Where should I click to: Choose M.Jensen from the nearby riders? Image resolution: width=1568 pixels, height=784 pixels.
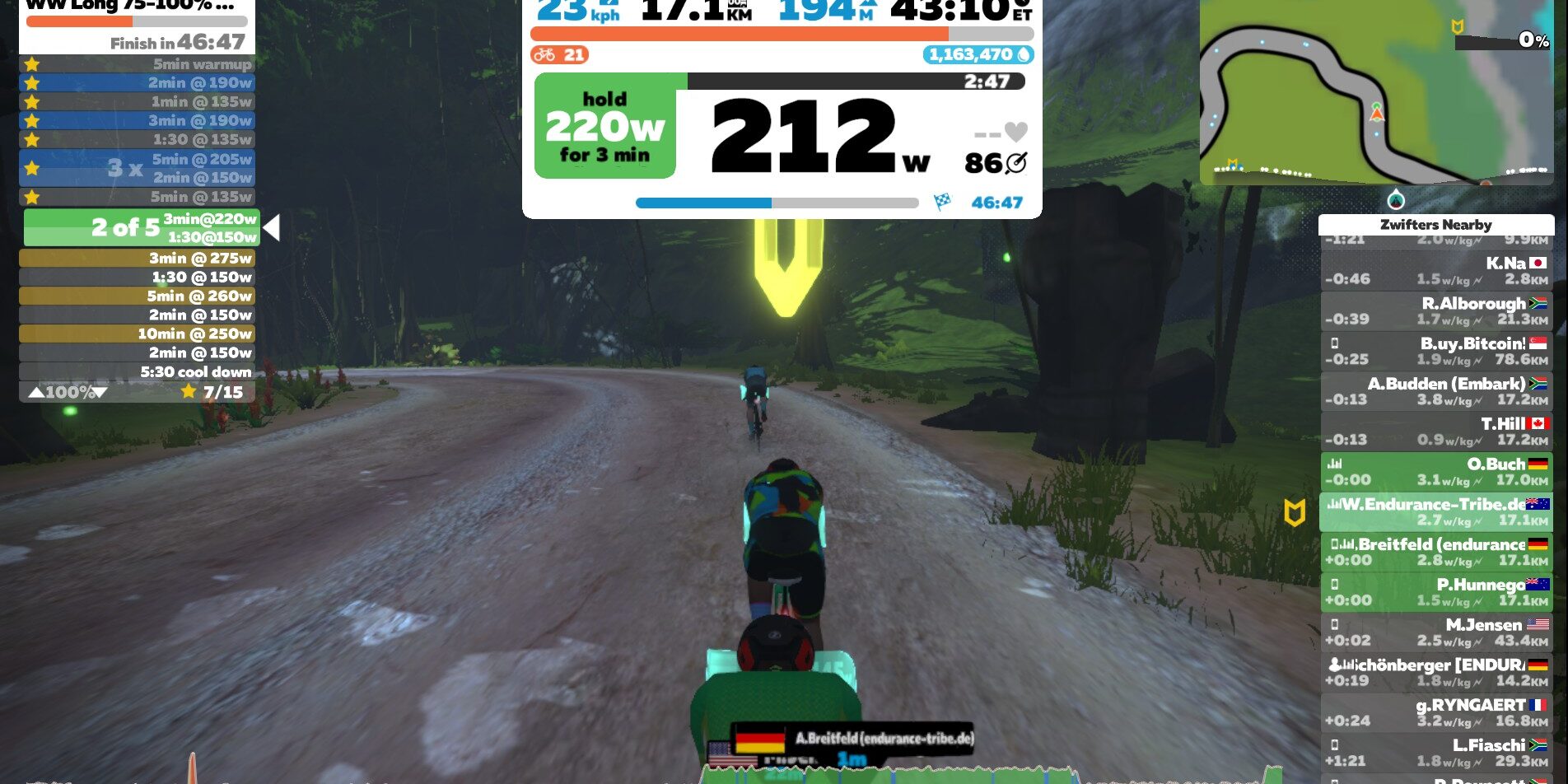coord(1436,633)
